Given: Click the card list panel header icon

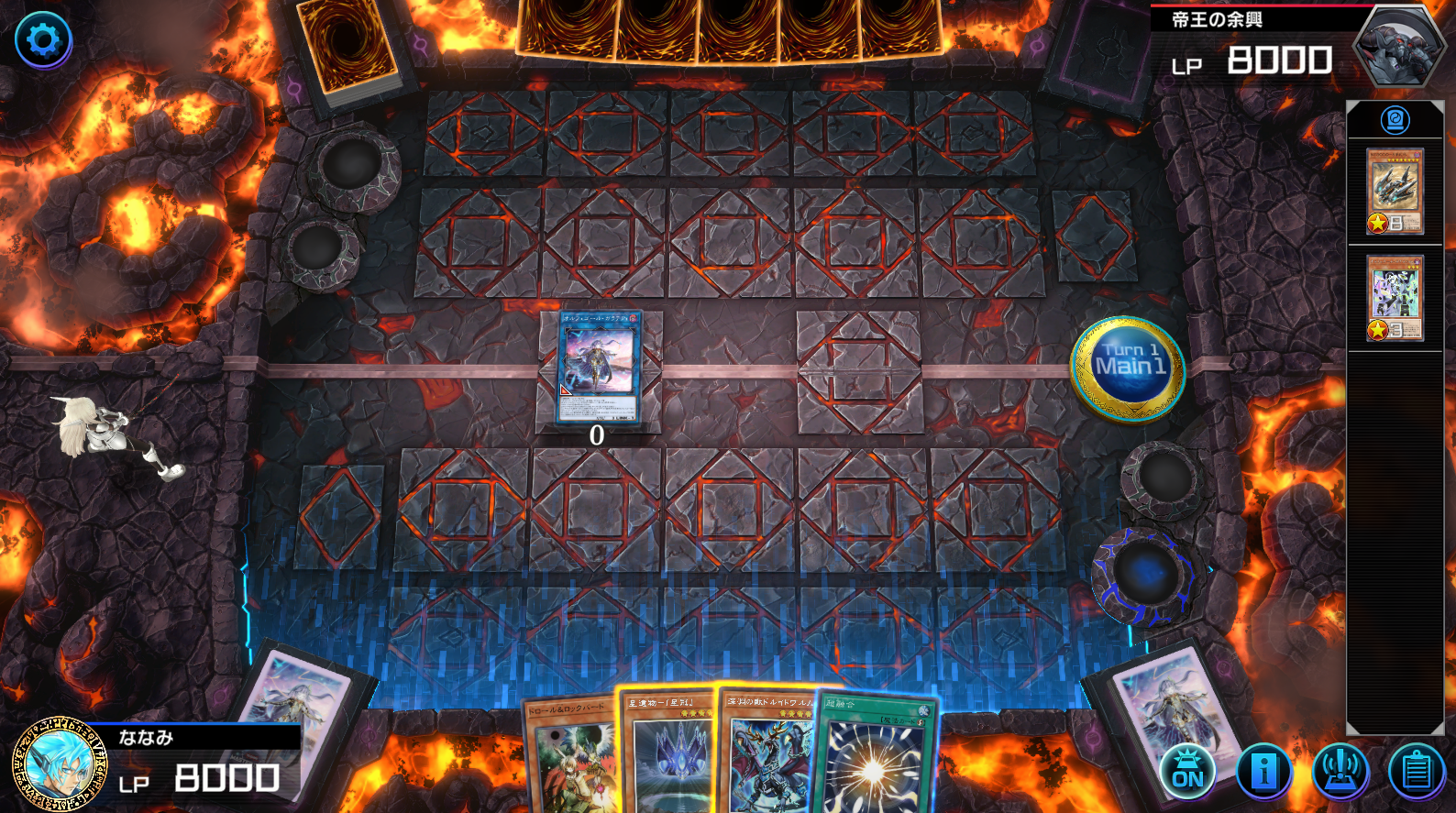Looking at the screenshot, I should coord(1395,120).
